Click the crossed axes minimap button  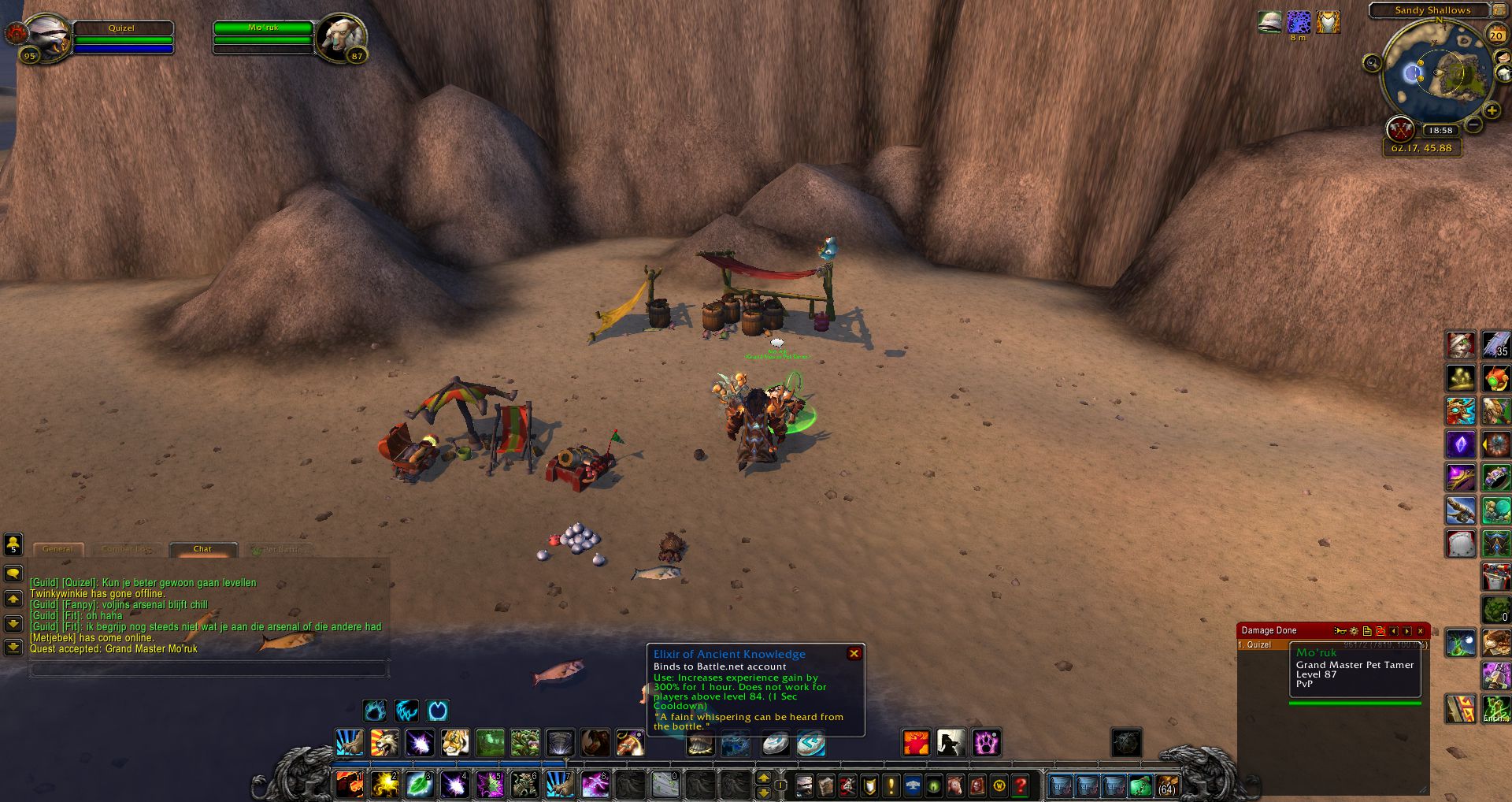[1400, 128]
